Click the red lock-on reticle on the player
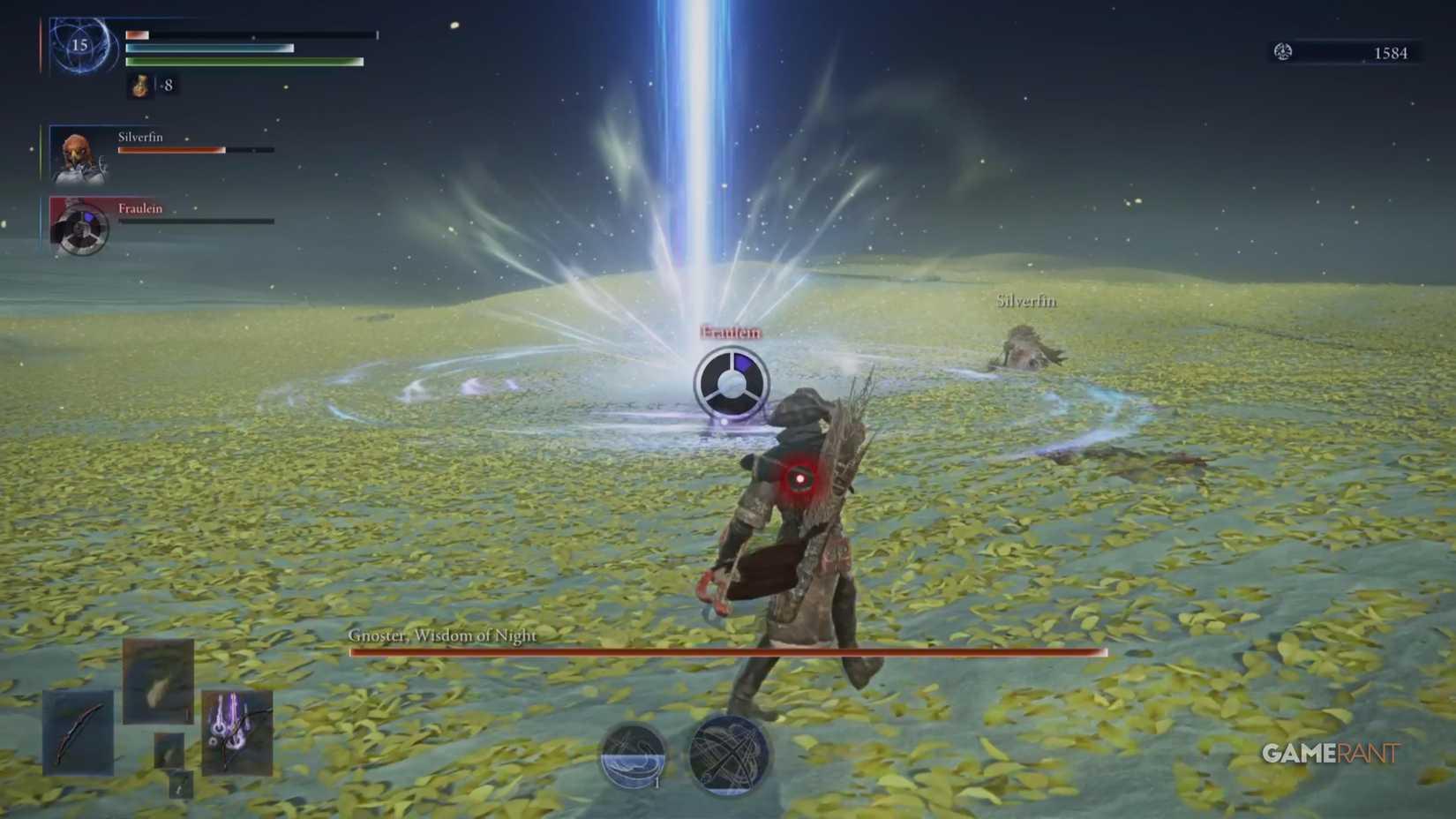 [x=799, y=477]
